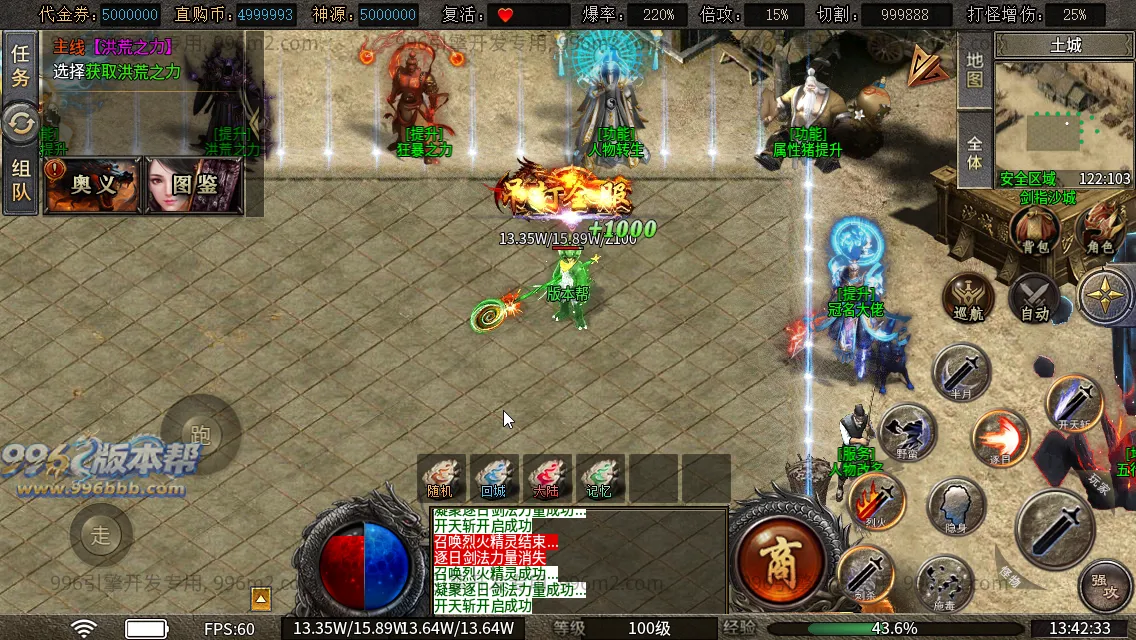Open the 任务 quest tab
The height and width of the screenshot is (640, 1136).
(20, 67)
